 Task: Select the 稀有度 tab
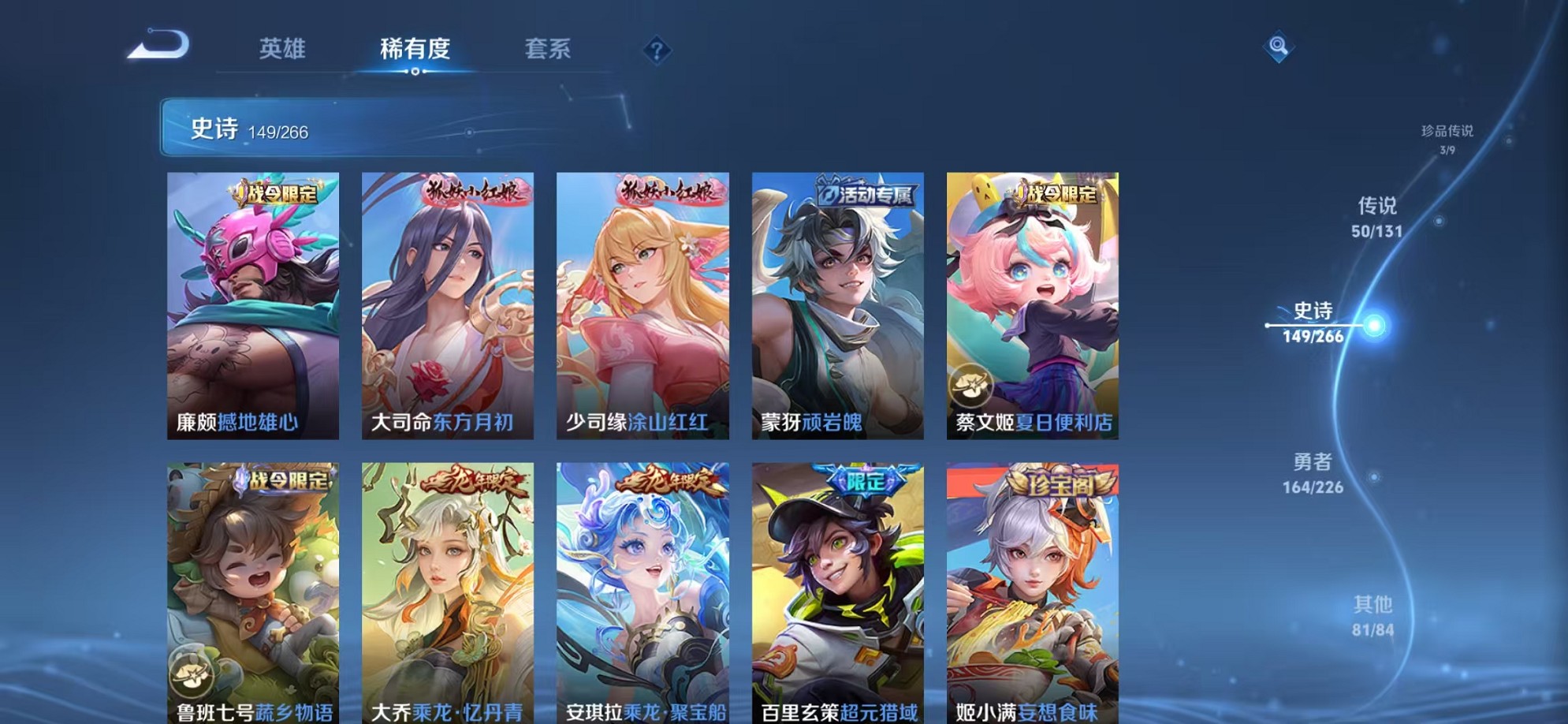pos(415,49)
